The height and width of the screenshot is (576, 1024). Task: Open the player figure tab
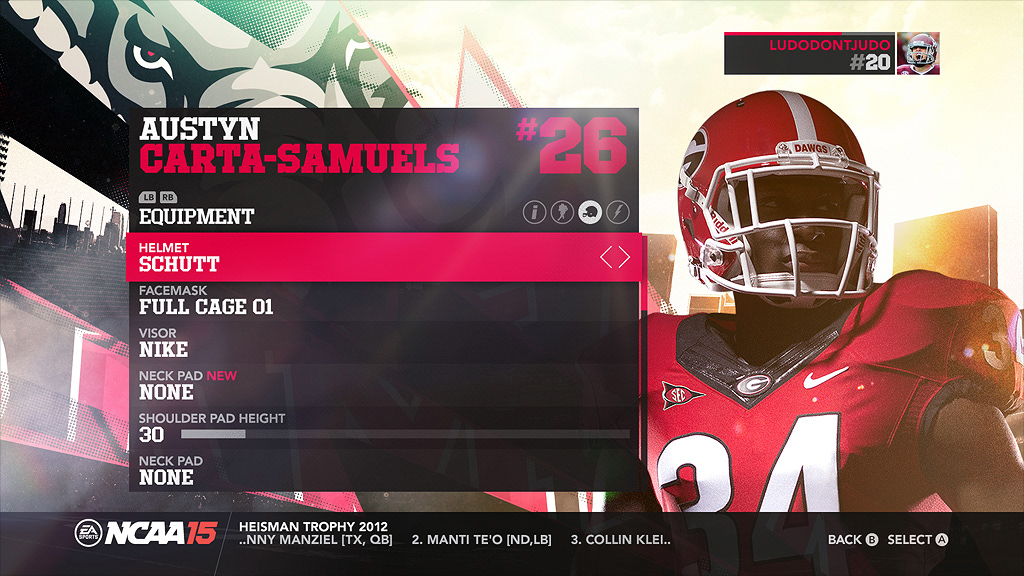562,212
